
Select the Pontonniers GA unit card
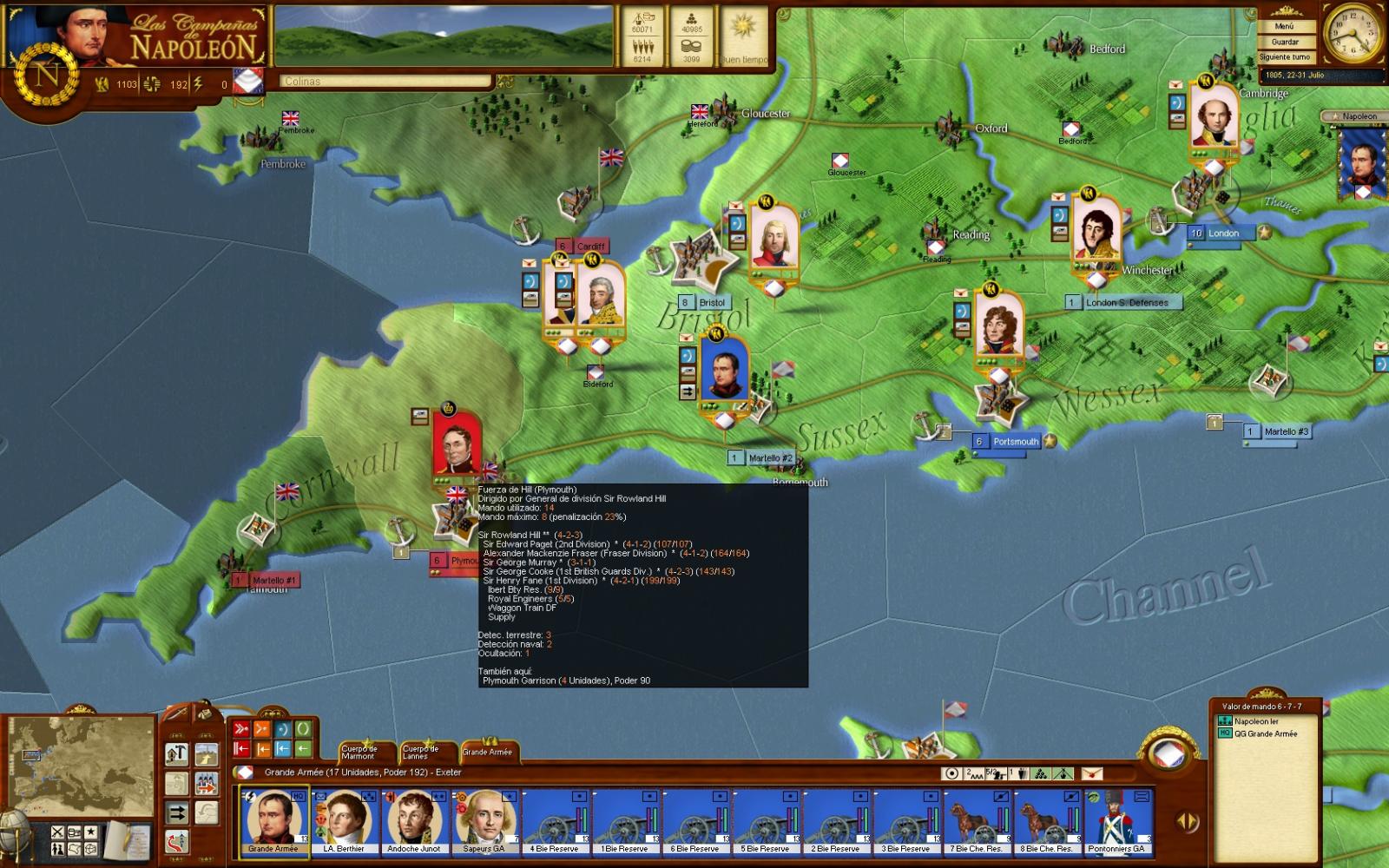coord(1118,820)
